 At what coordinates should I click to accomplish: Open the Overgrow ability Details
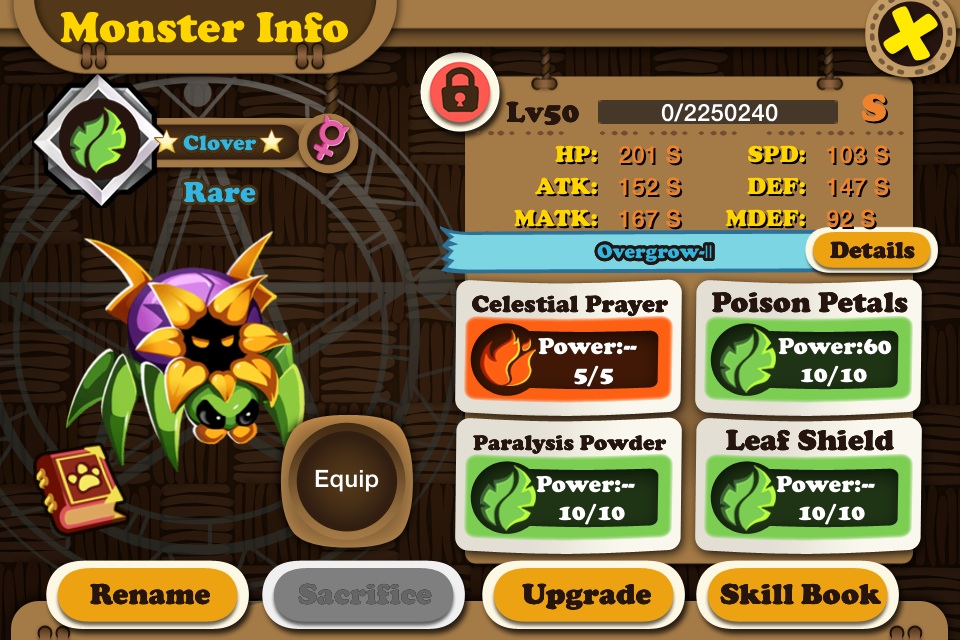pyautogui.click(x=872, y=251)
